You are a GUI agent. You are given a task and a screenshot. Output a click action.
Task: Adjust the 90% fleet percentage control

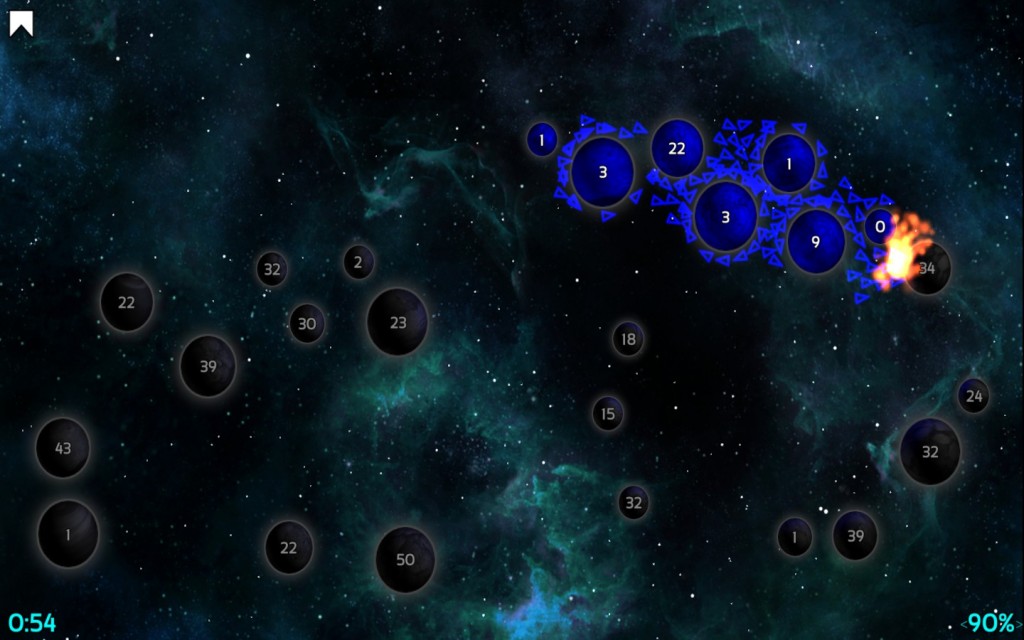click(x=989, y=622)
